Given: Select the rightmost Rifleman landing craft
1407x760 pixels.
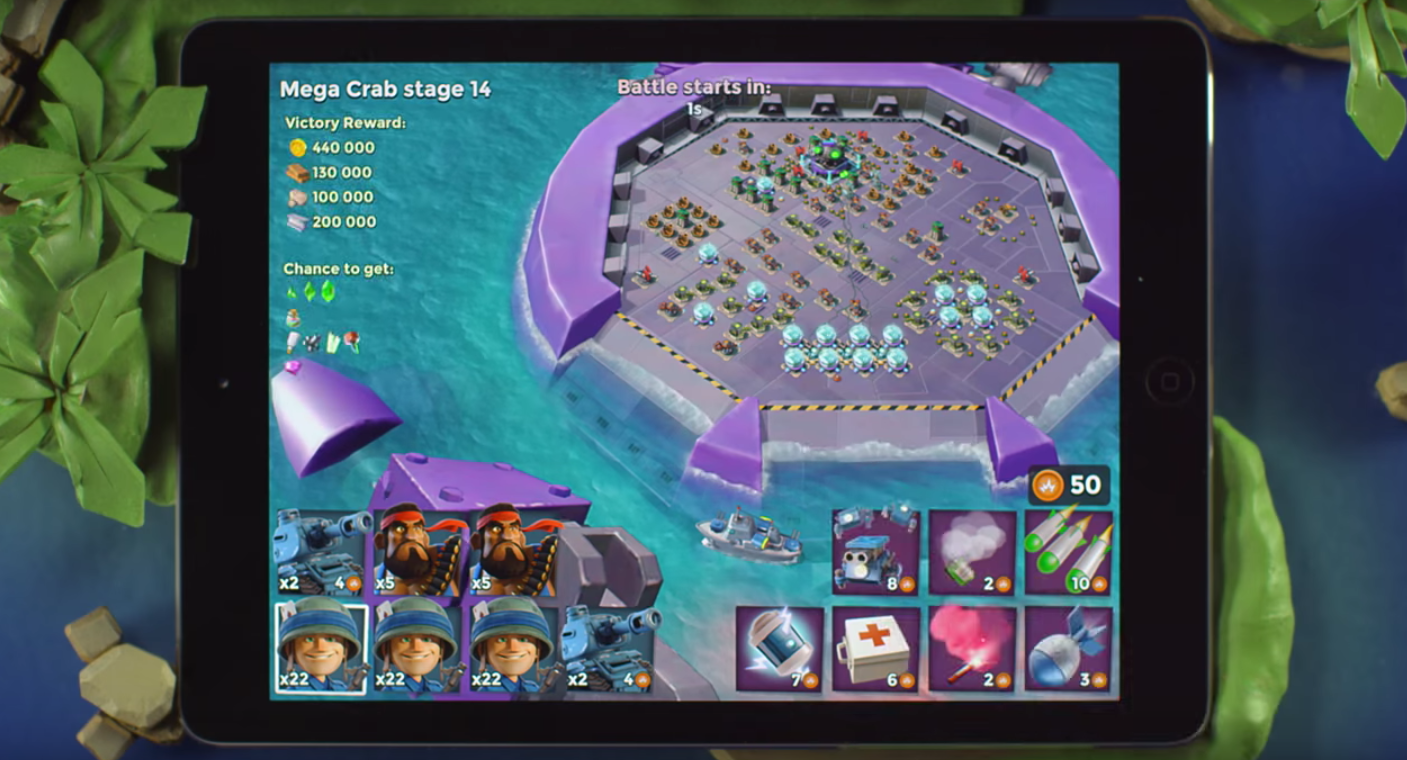Looking at the screenshot, I should [x=515, y=650].
